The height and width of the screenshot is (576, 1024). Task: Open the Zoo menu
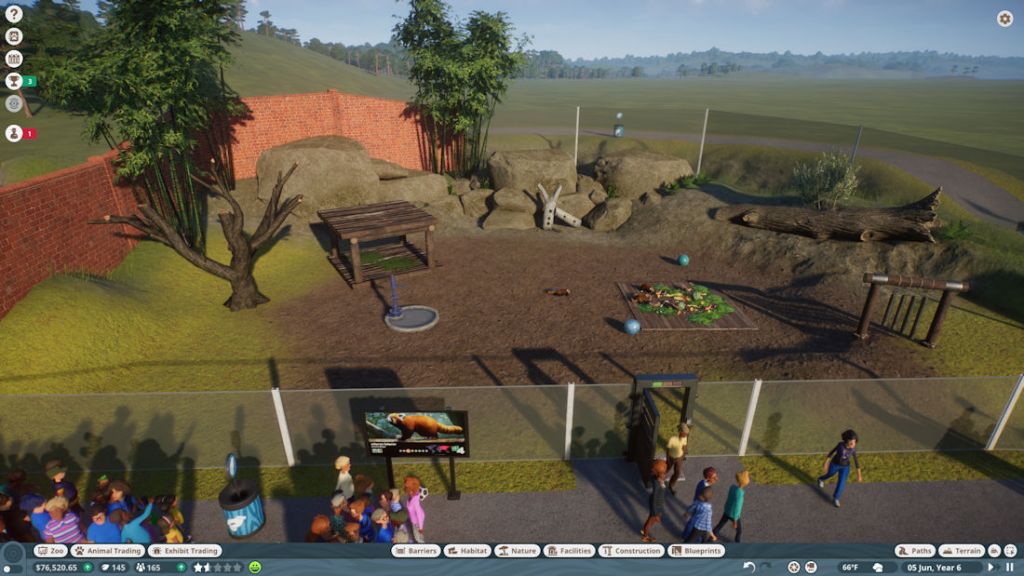tap(52, 551)
